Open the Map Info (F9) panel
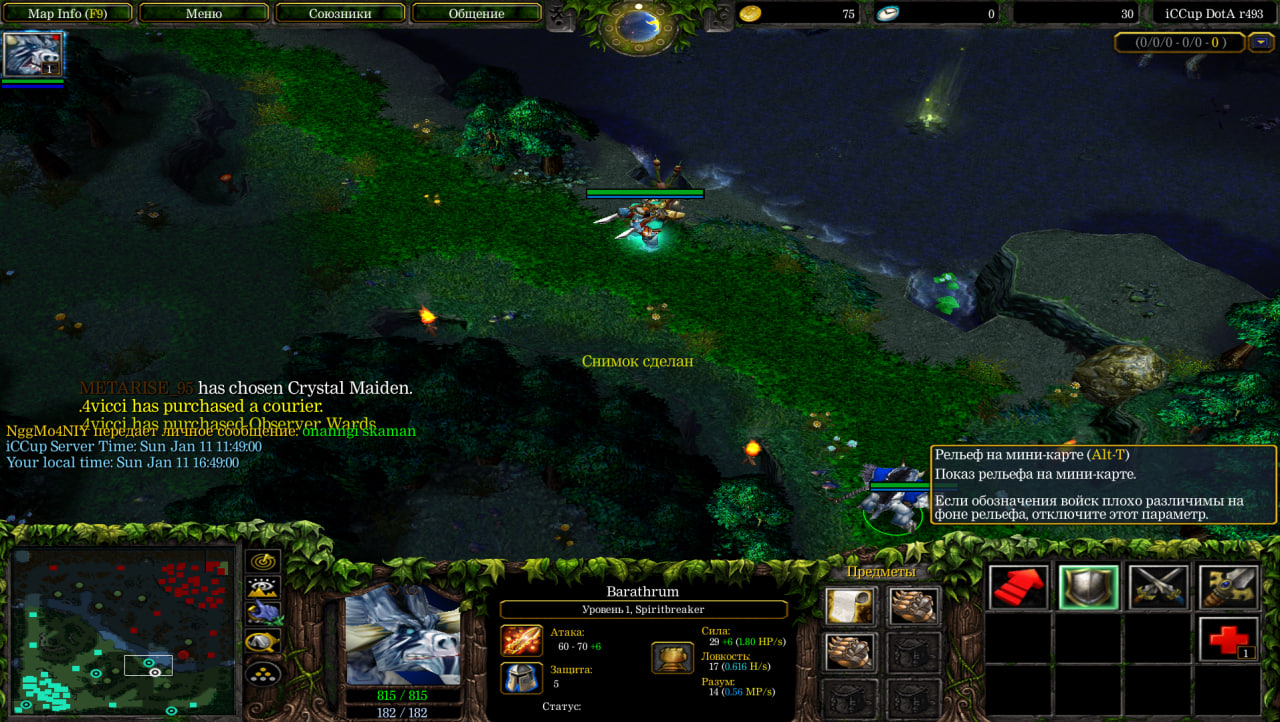 (x=68, y=13)
